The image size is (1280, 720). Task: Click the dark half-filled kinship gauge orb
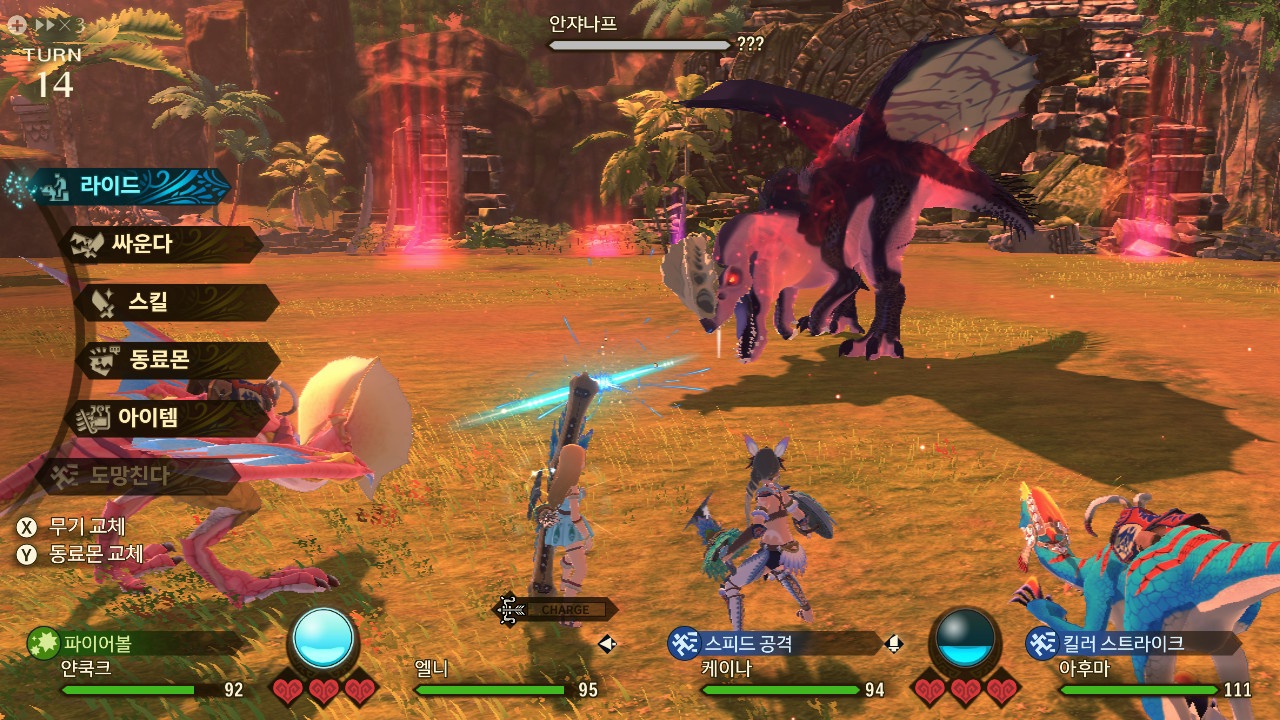965,638
